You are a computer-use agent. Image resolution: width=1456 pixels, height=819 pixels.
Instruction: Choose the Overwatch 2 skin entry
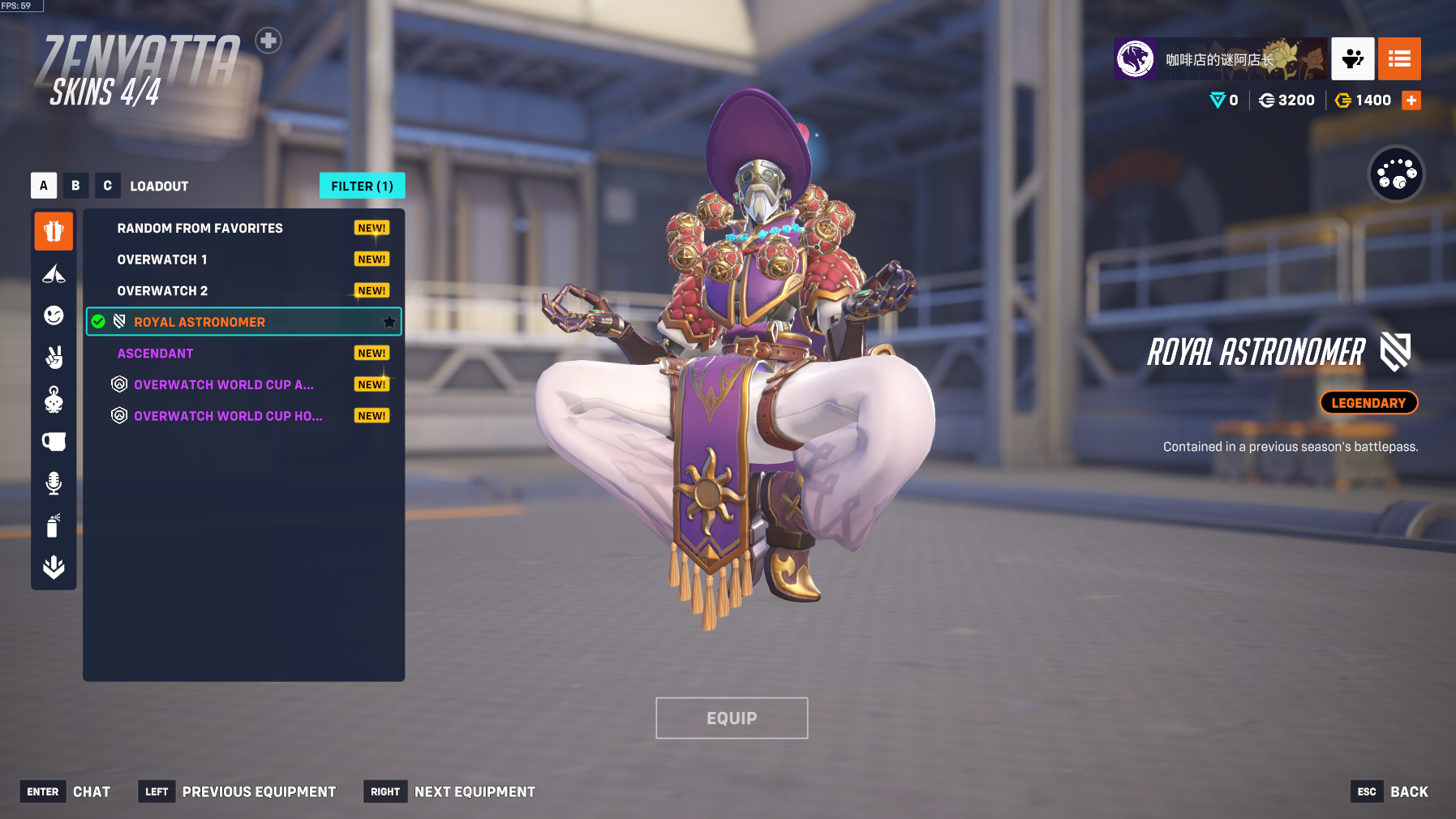point(162,291)
